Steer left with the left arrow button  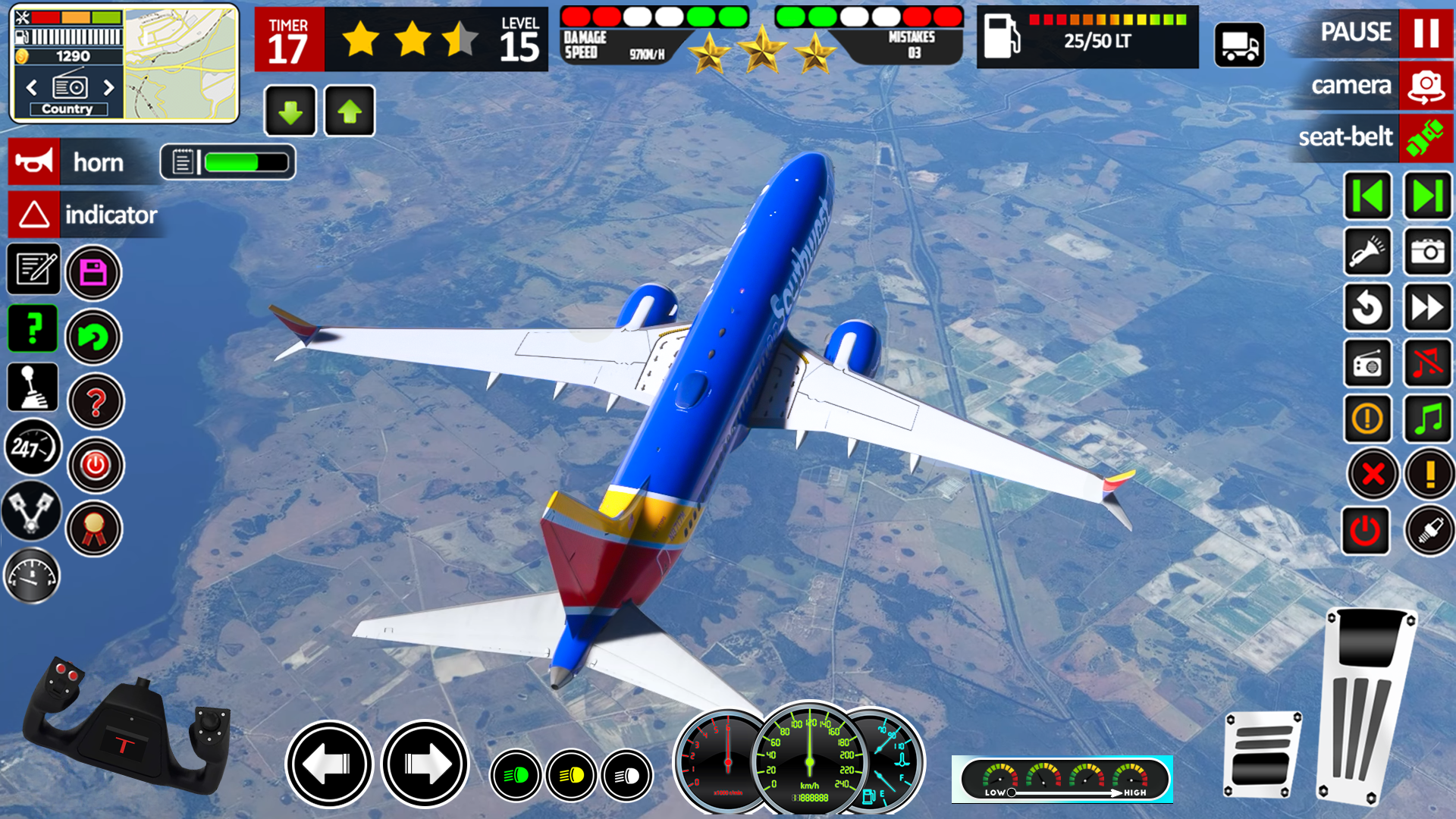click(329, 764)
